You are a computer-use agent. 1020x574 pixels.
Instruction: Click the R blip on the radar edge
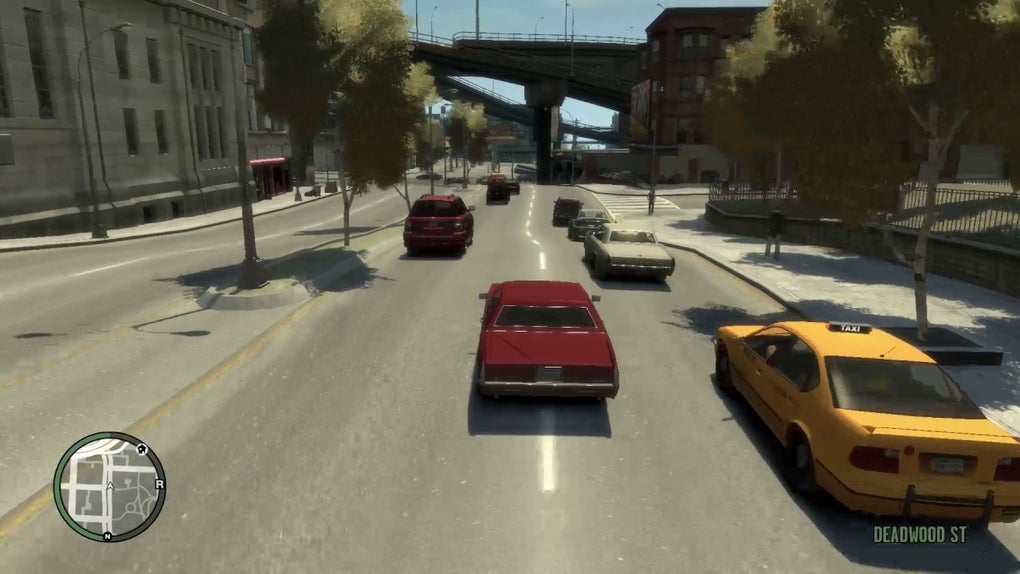coord(159,484)
